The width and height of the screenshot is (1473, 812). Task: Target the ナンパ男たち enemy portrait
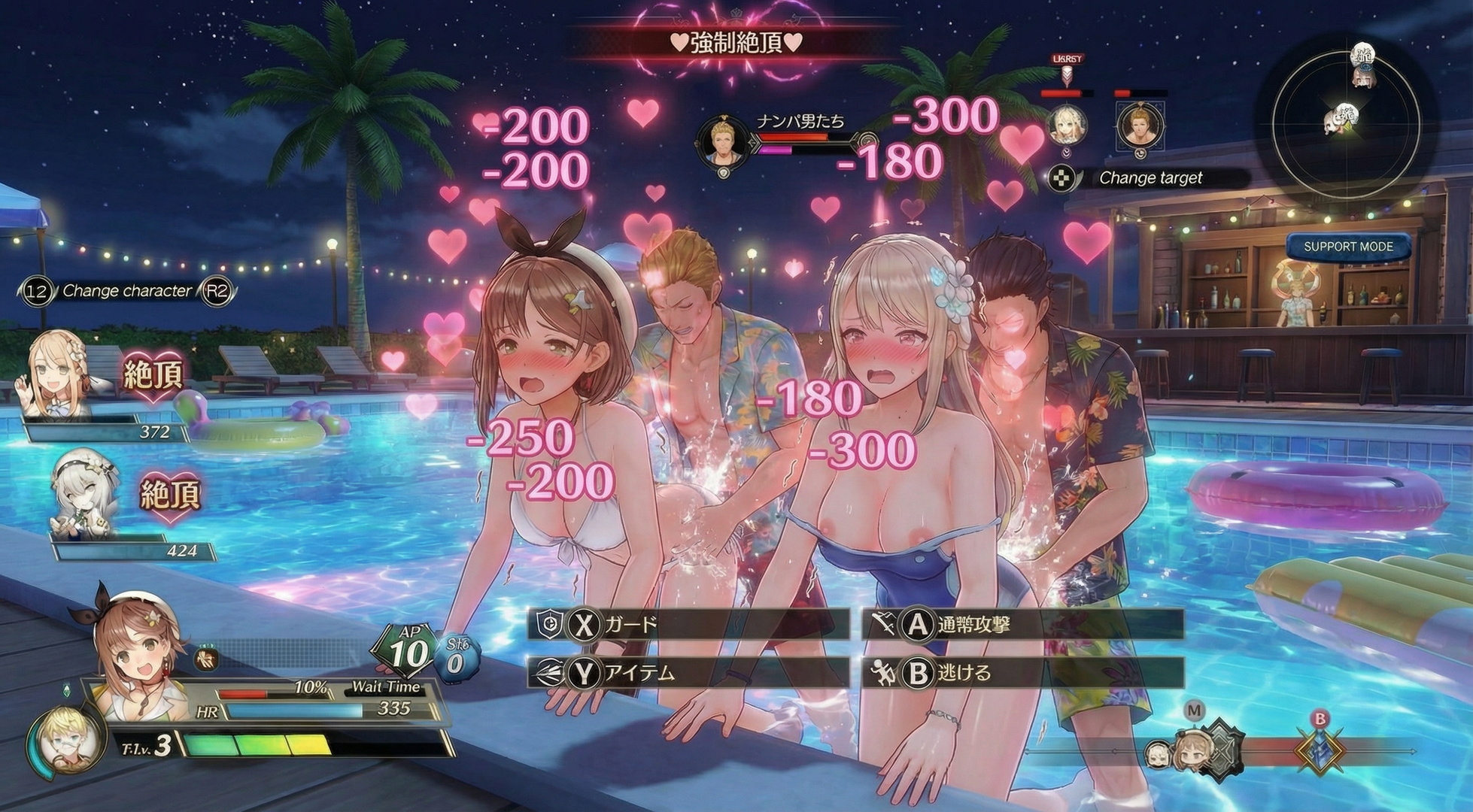click(x=724, y=143)
